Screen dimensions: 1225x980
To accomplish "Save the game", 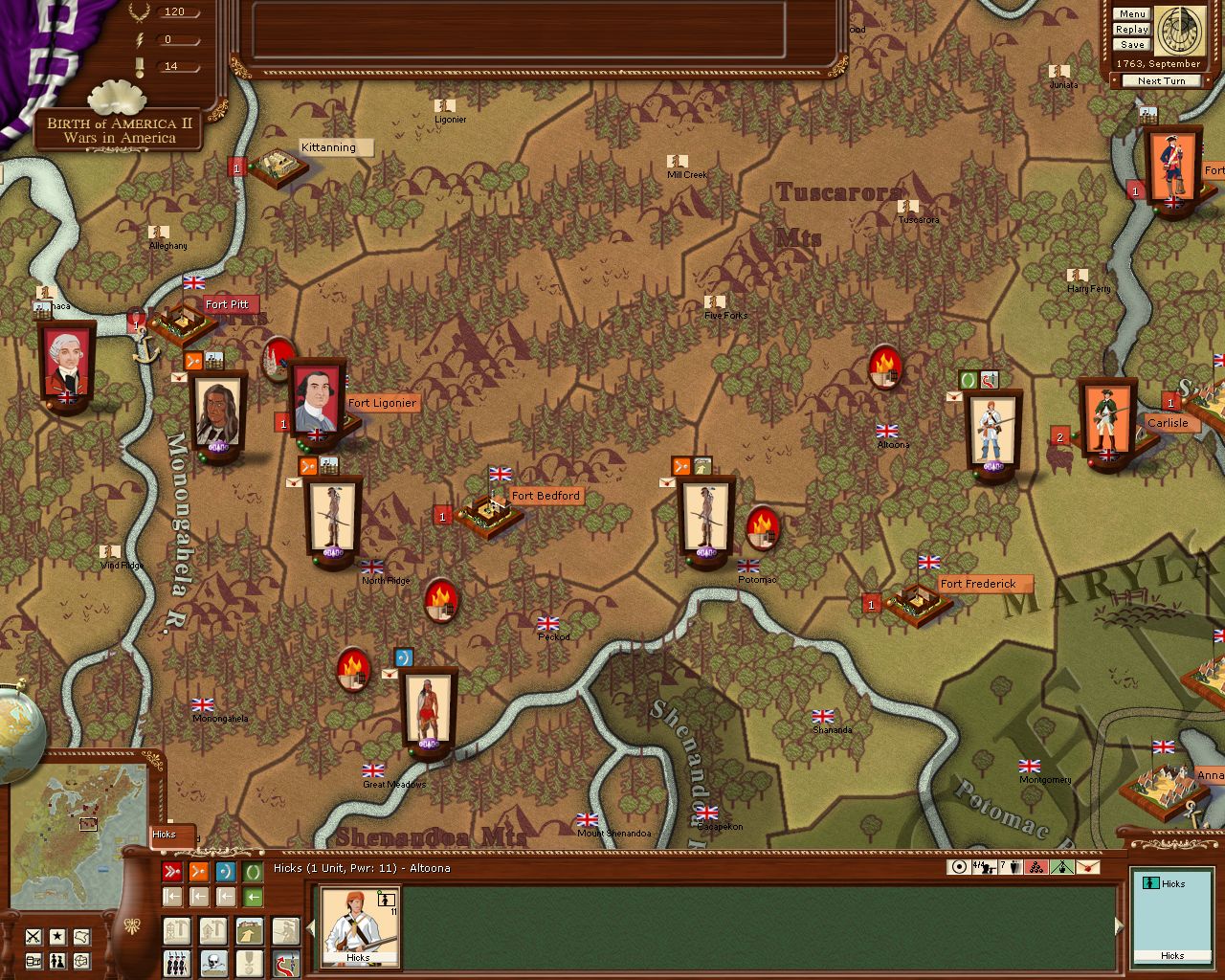I will 1131,45.
